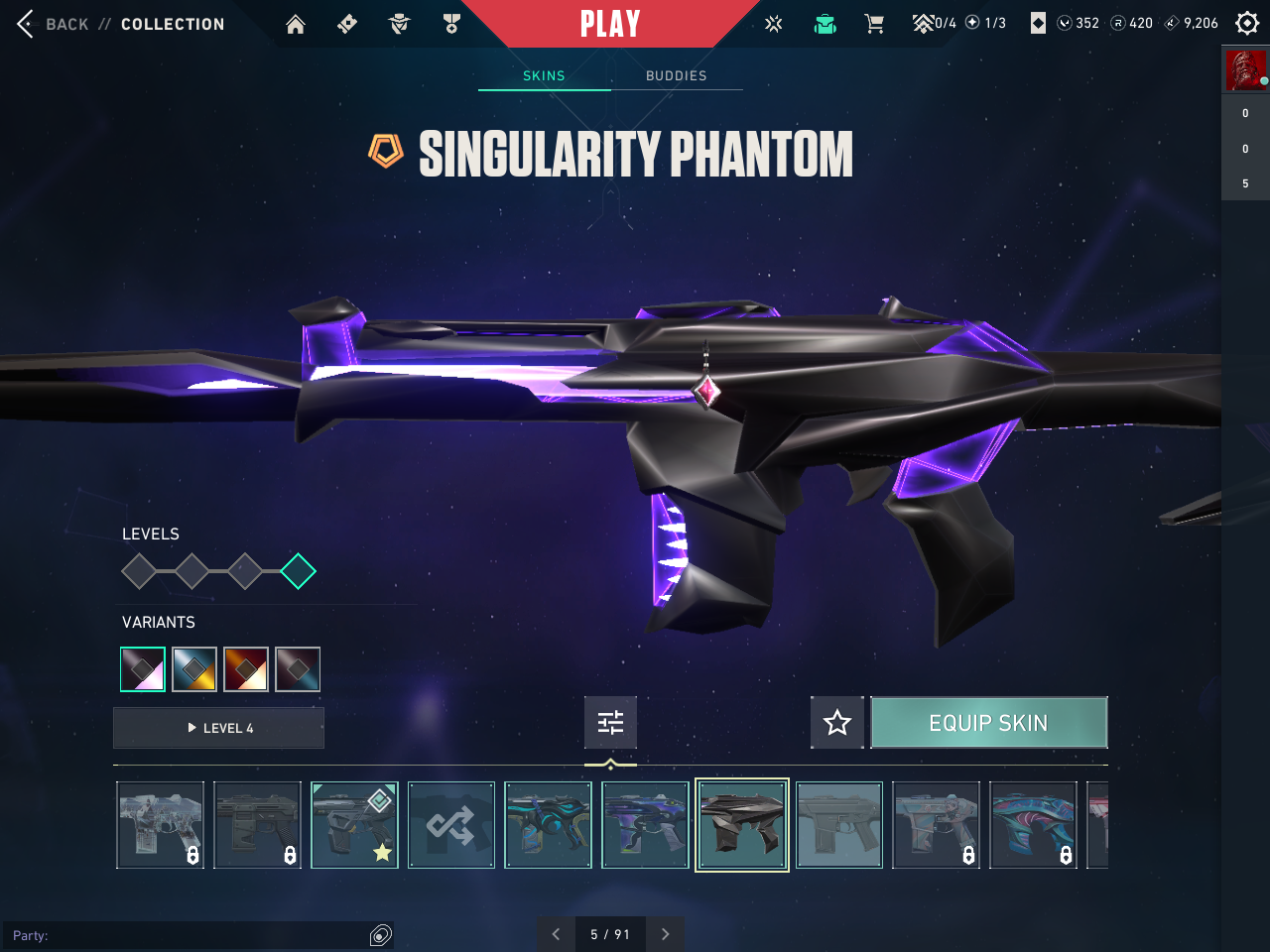Screen dimensions: 1270x952
Task: Open the settings gear
Action: [x=1247, y=23]
